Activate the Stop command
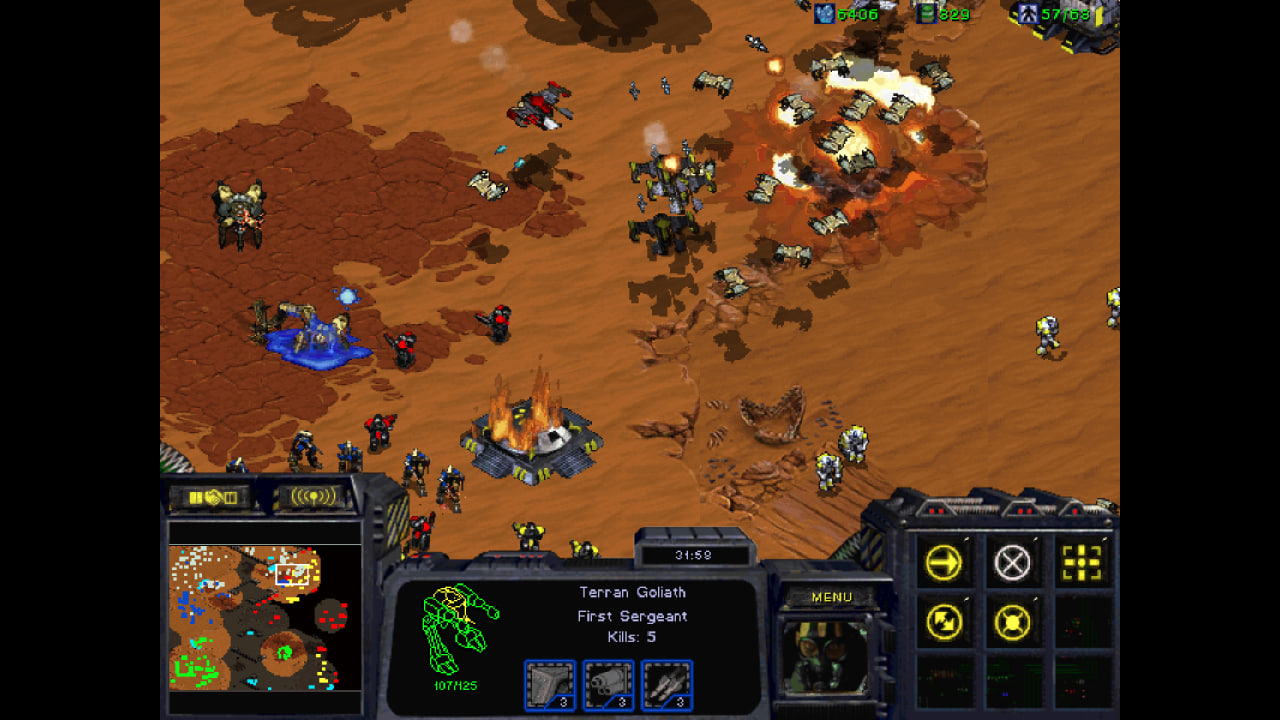Viewport: 1280px width, 720px height. (1012, 564)
